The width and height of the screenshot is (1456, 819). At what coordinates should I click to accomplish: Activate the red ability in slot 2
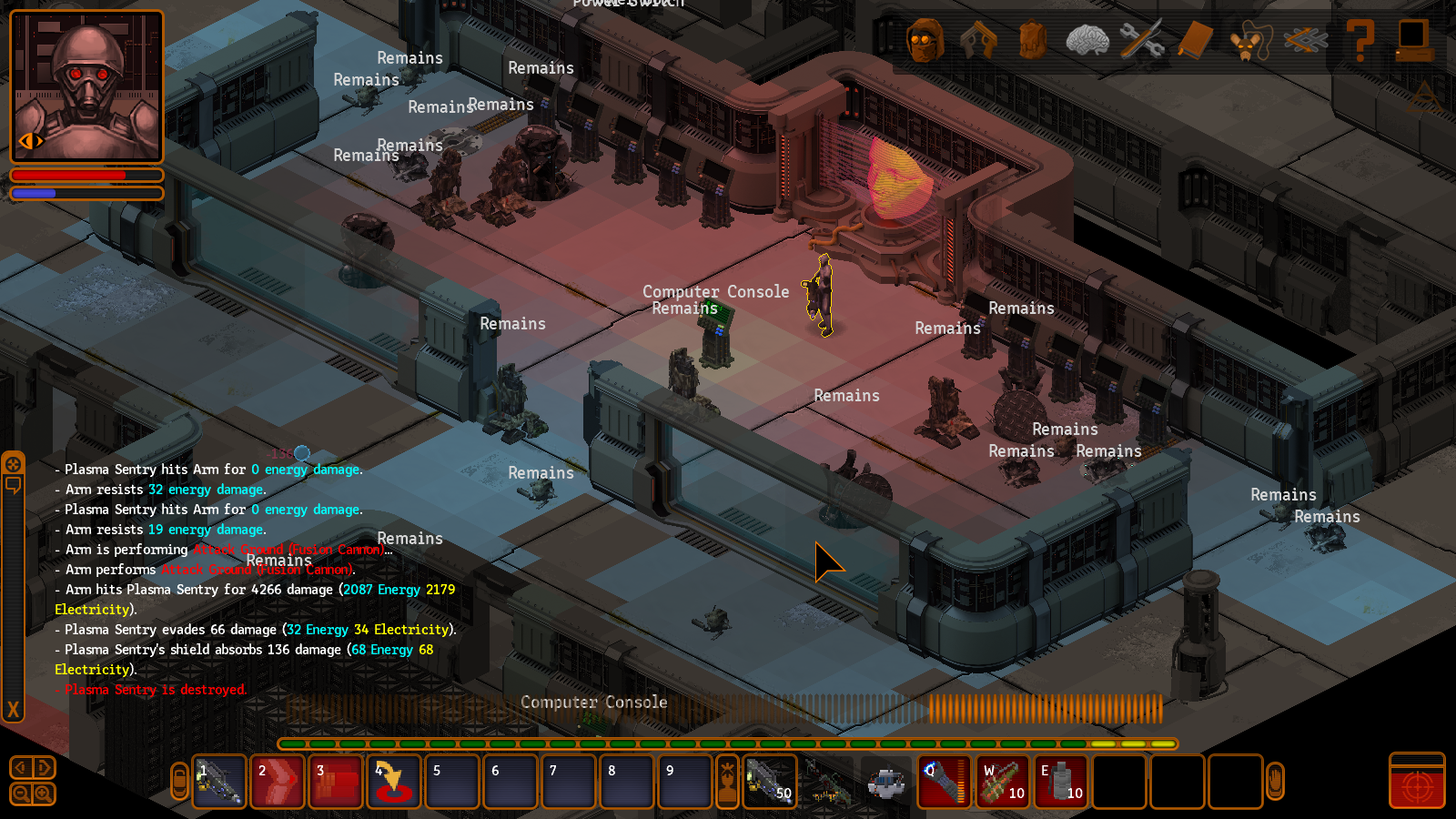[277, 782]
